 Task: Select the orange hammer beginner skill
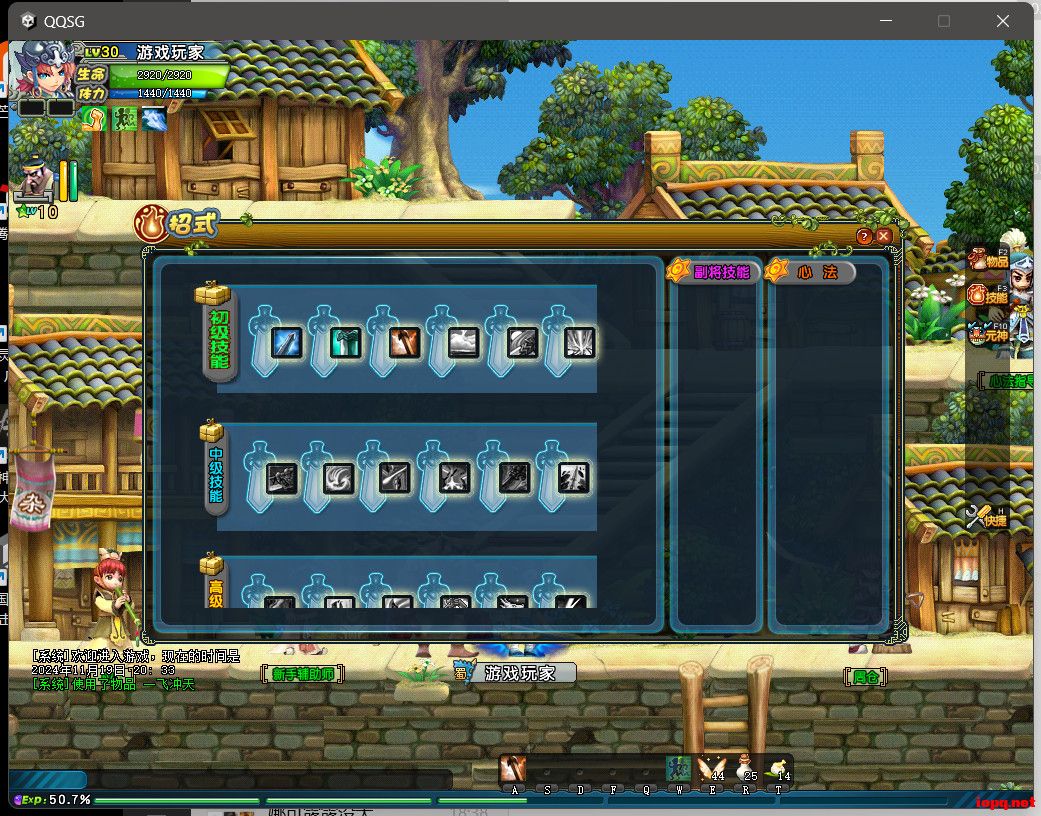(x=404, y=343)
